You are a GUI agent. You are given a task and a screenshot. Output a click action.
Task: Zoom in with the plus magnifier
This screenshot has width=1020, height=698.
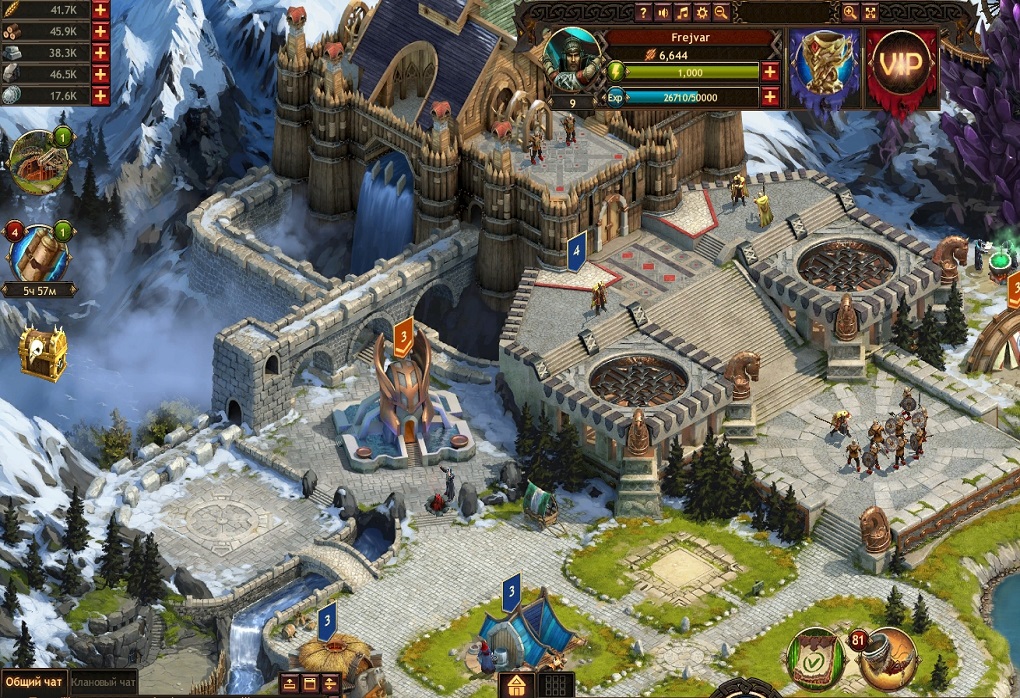click(850, 13)
